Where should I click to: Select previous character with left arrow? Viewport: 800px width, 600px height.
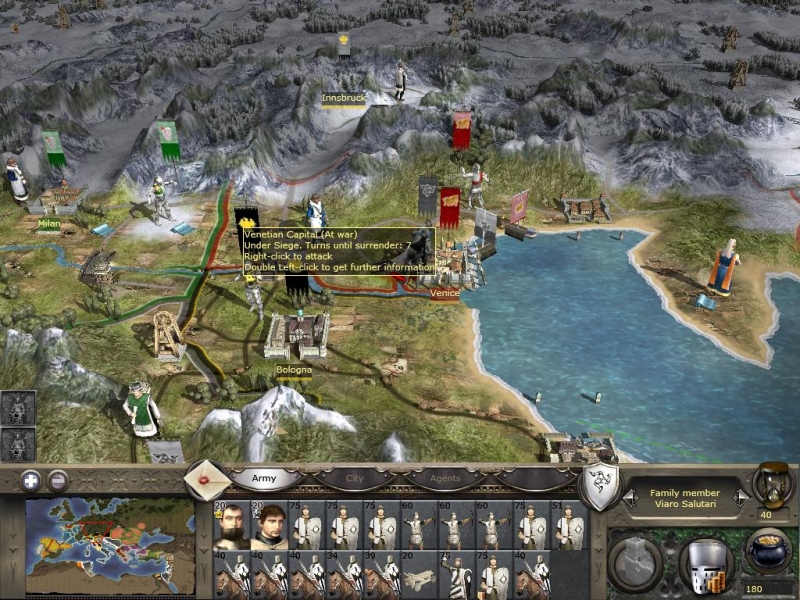(x=629, y=496)
